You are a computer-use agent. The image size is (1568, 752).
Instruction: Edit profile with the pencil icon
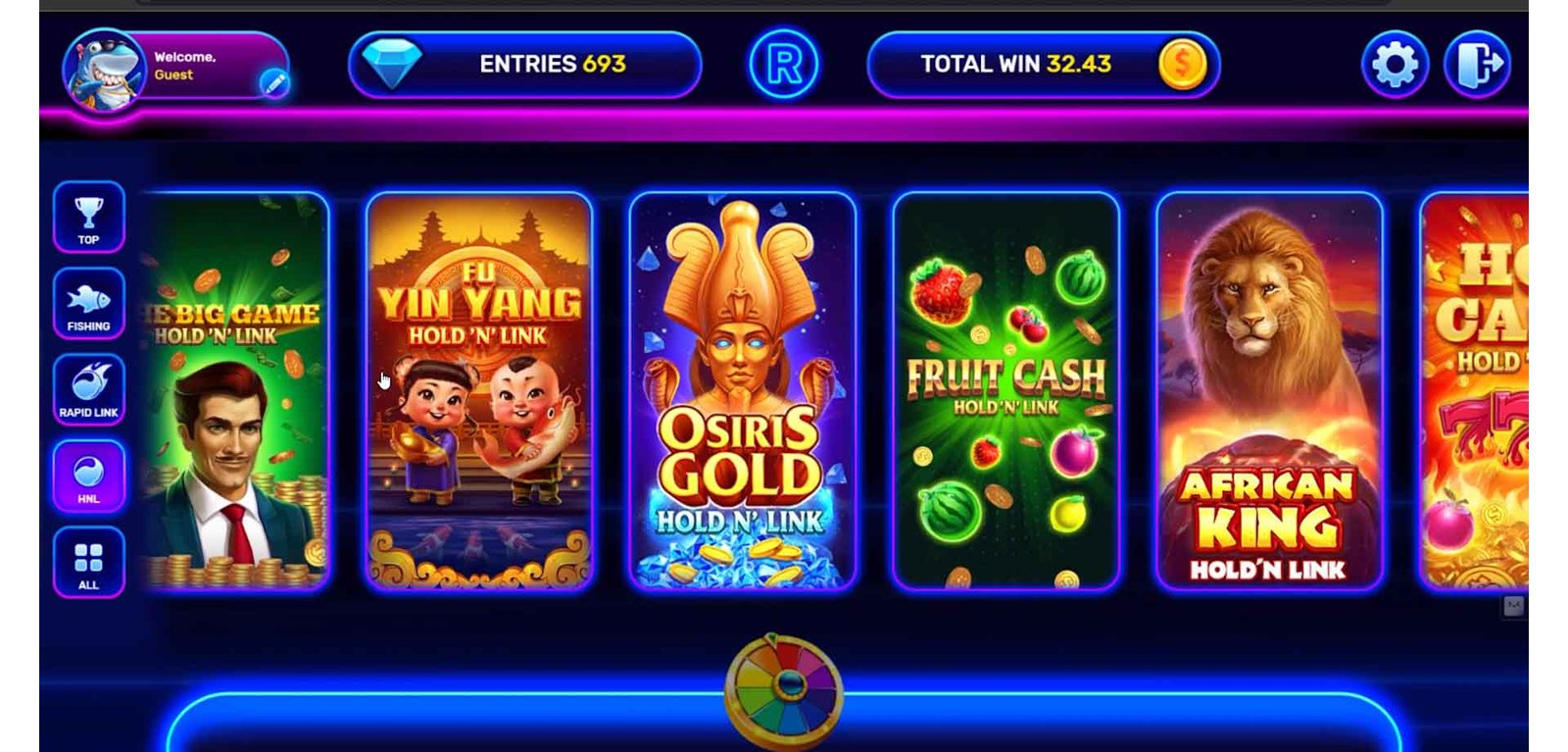(274, 84)
